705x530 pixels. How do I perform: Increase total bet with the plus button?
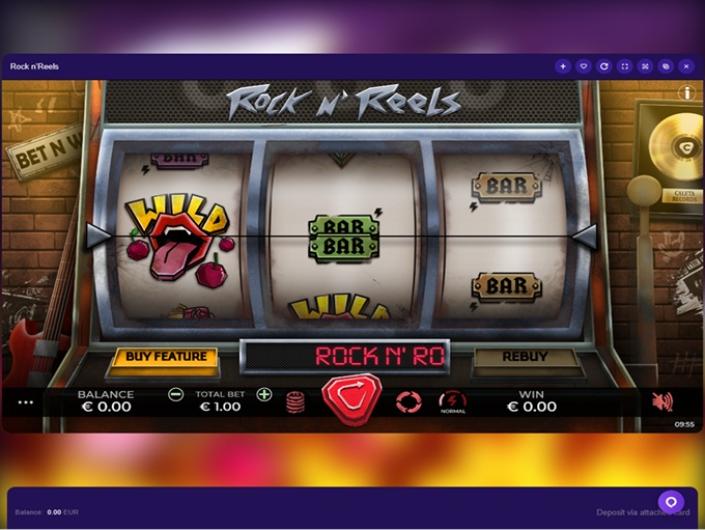point(264,395)
